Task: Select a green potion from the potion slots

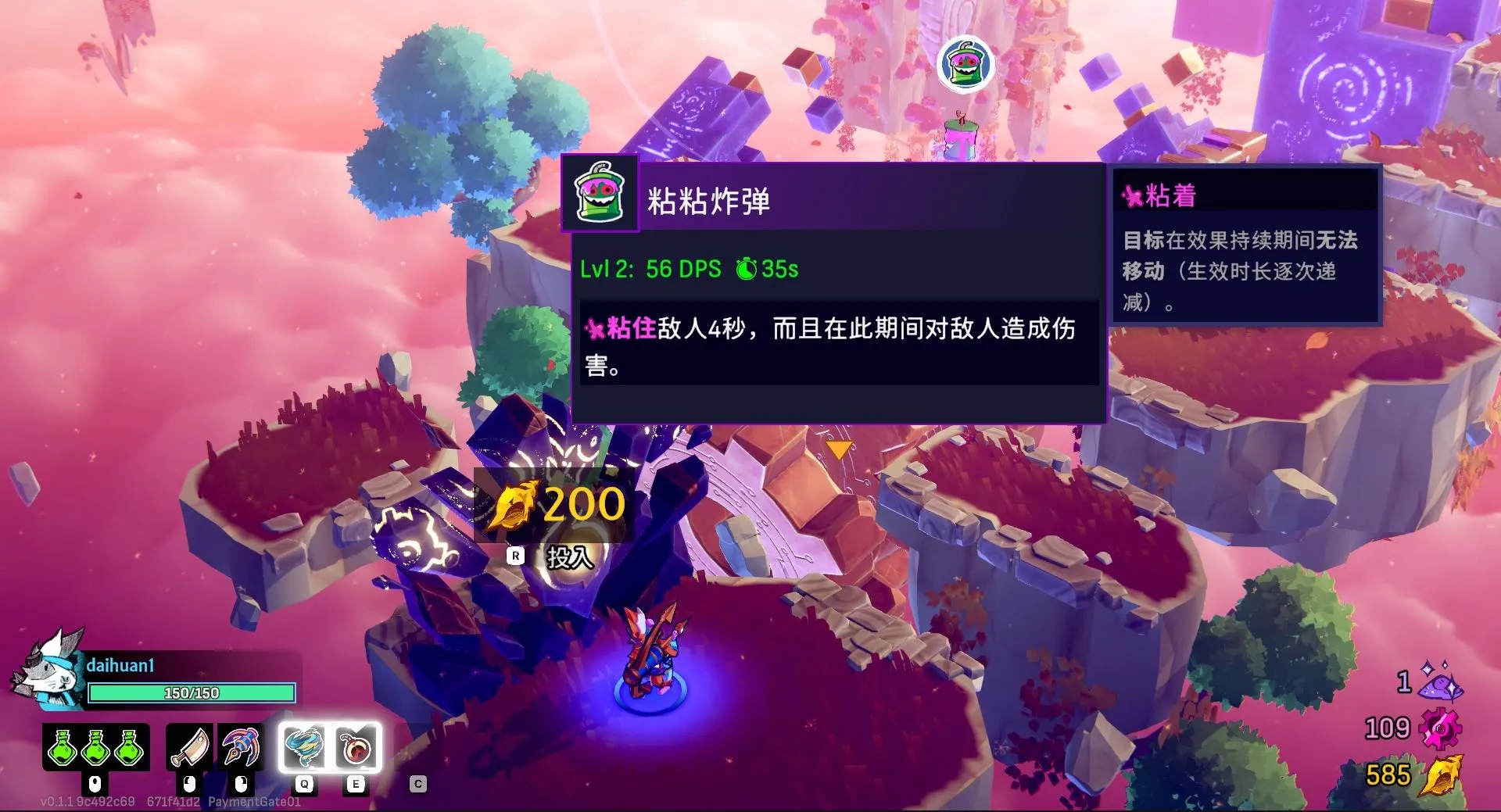Action: click(x=63, y=748)
